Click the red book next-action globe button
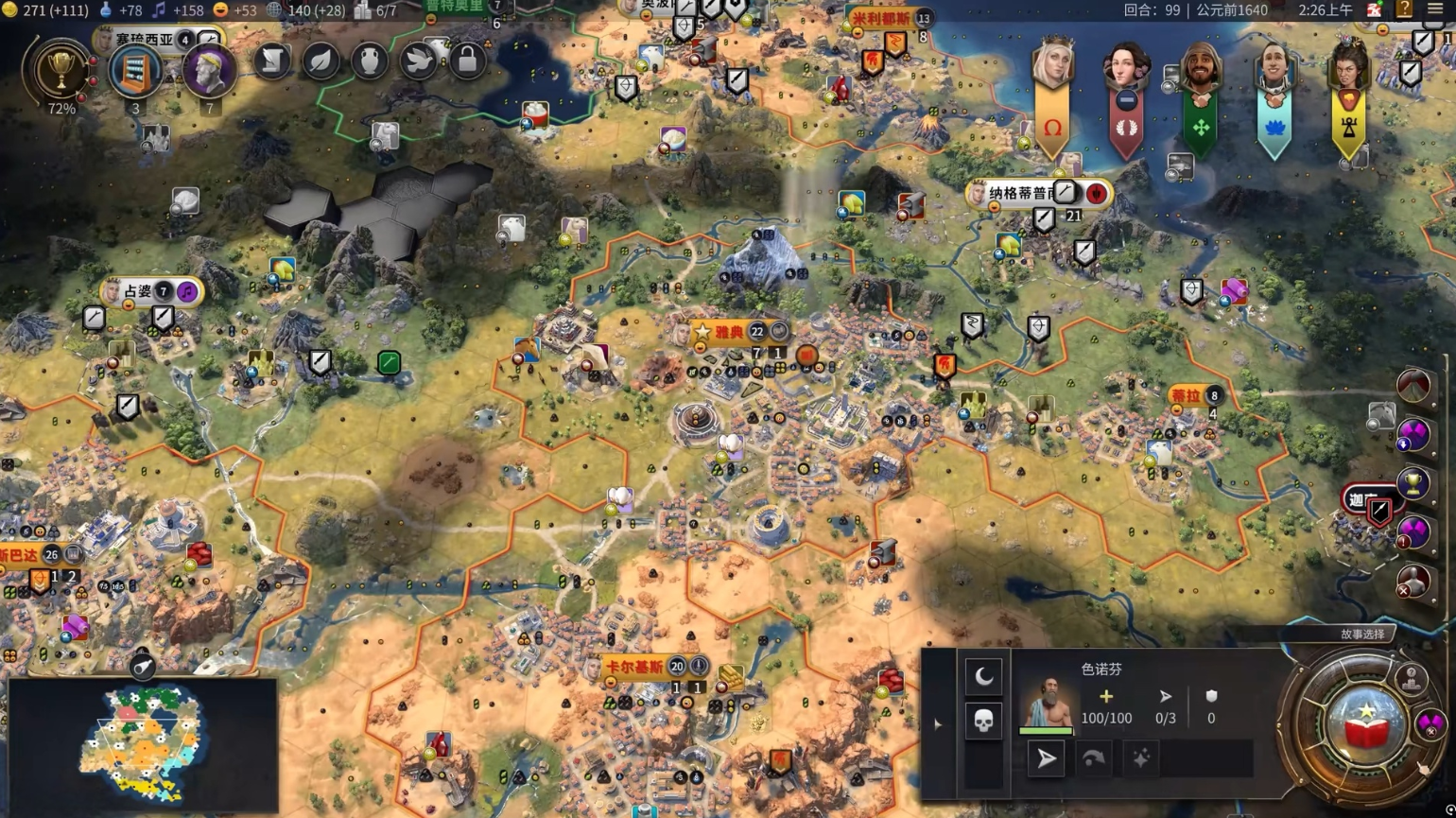This screenshot has width=1456, height=818. click(x=1364, y=726)
